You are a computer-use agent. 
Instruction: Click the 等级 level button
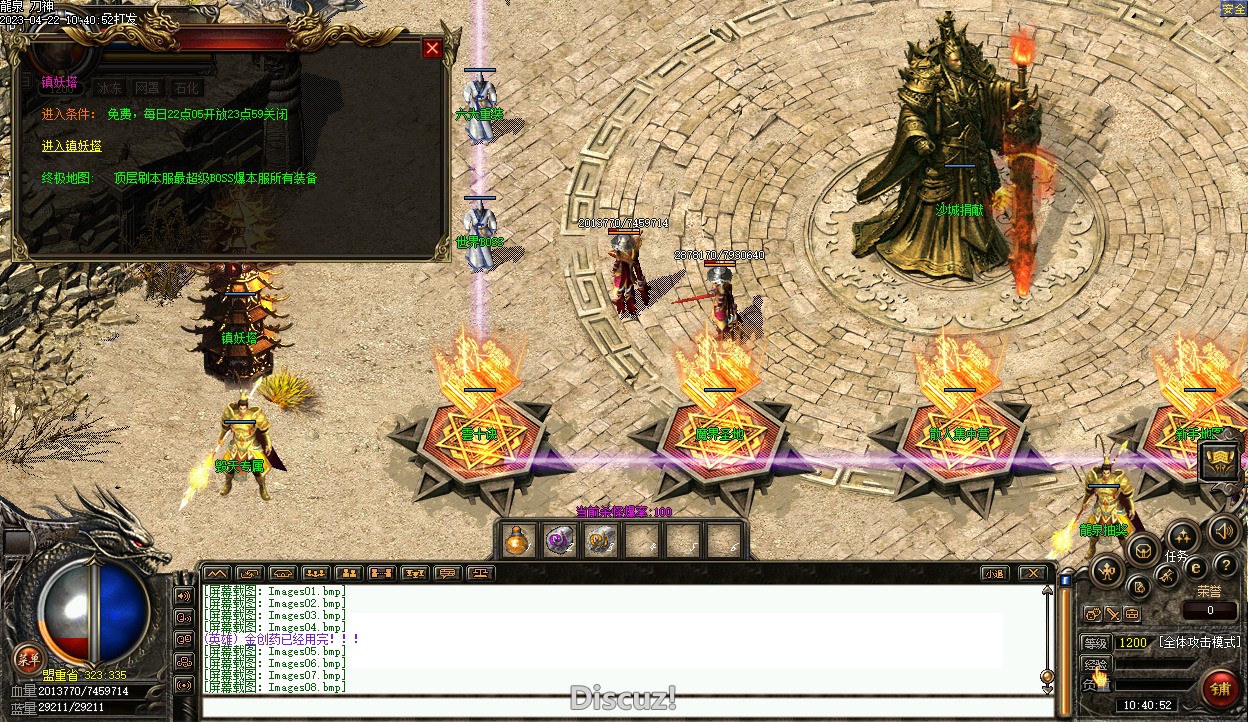click(1096, 643)
